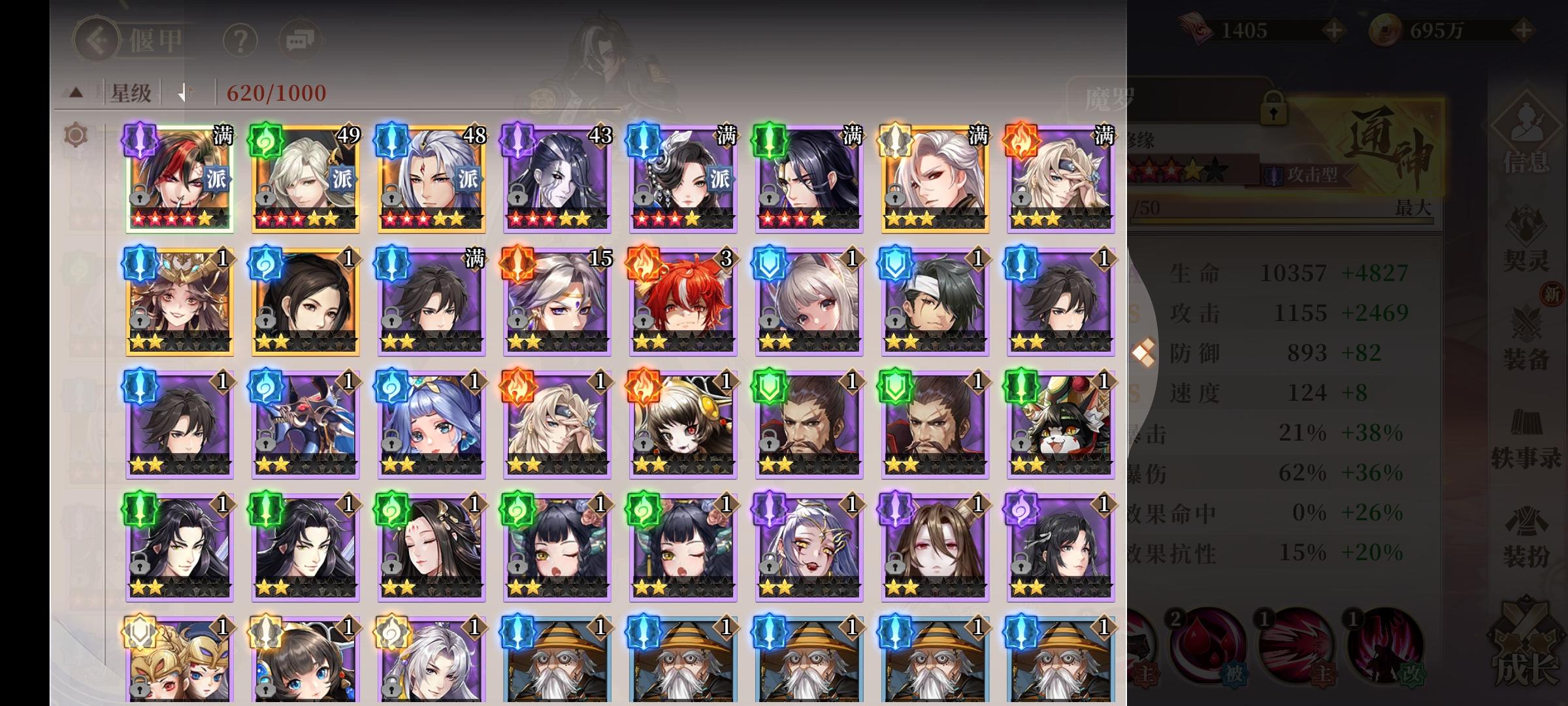Open the help question mark icon
Viewport: 1568px width, 706px height.
[239, 39]
